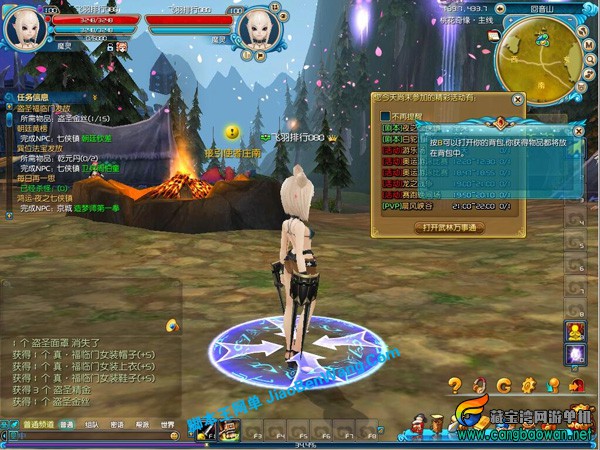Close the daily activities panel
This screenshot has width=600, height=450.
click(517, 100)
